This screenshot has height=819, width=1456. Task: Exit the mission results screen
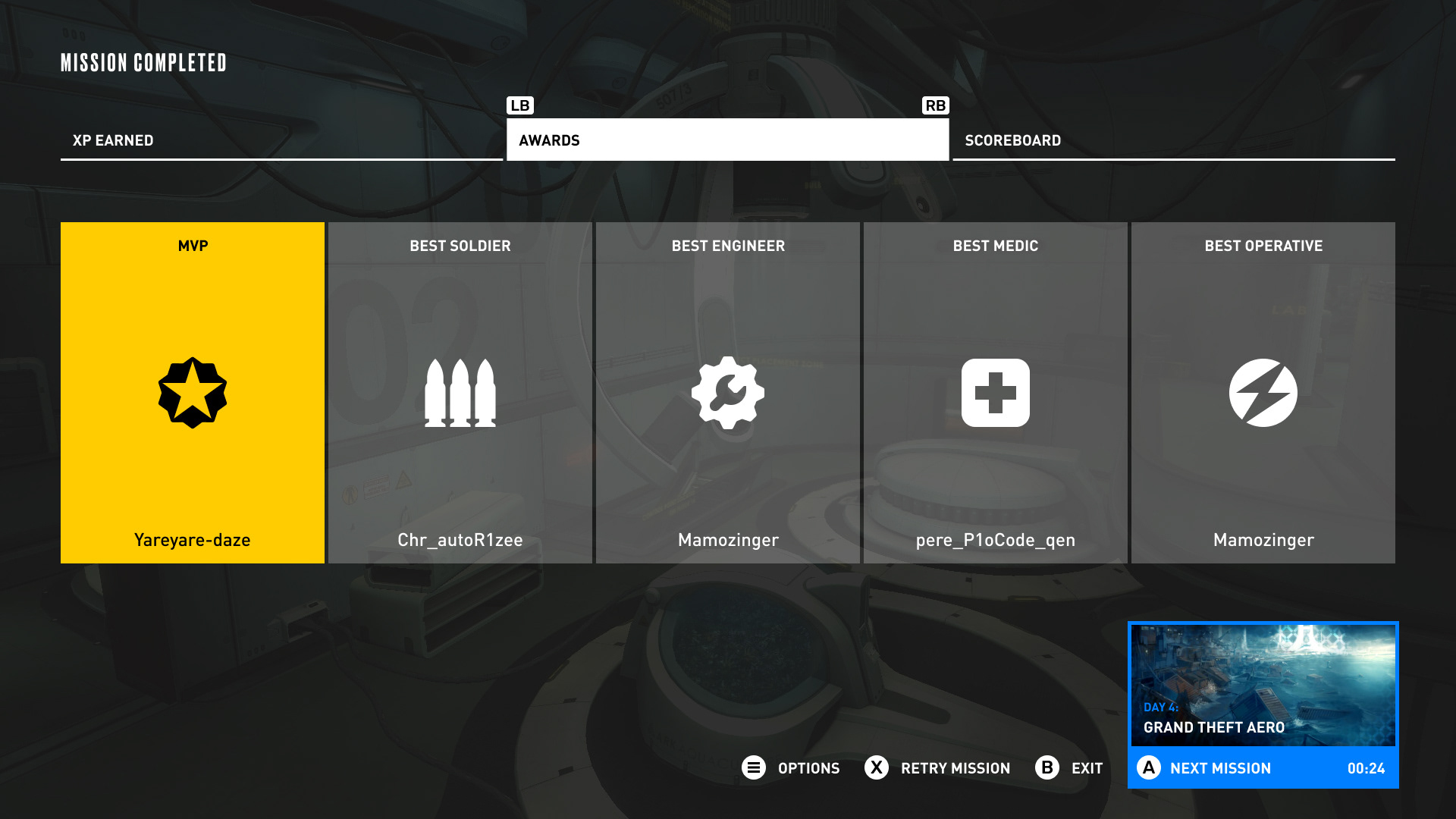click(1069, 768)
